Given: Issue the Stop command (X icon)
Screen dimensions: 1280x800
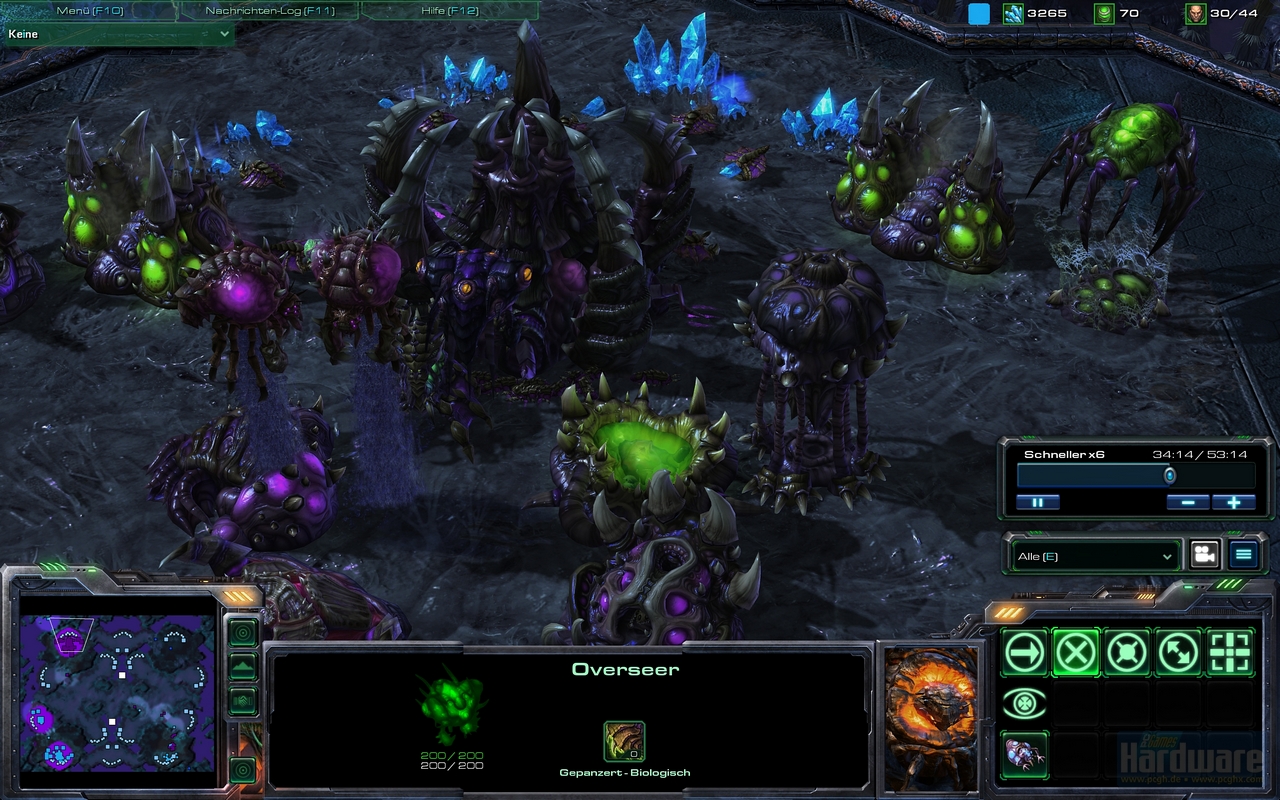Looking at the screenshot, I should click(x=1076, y=653).
